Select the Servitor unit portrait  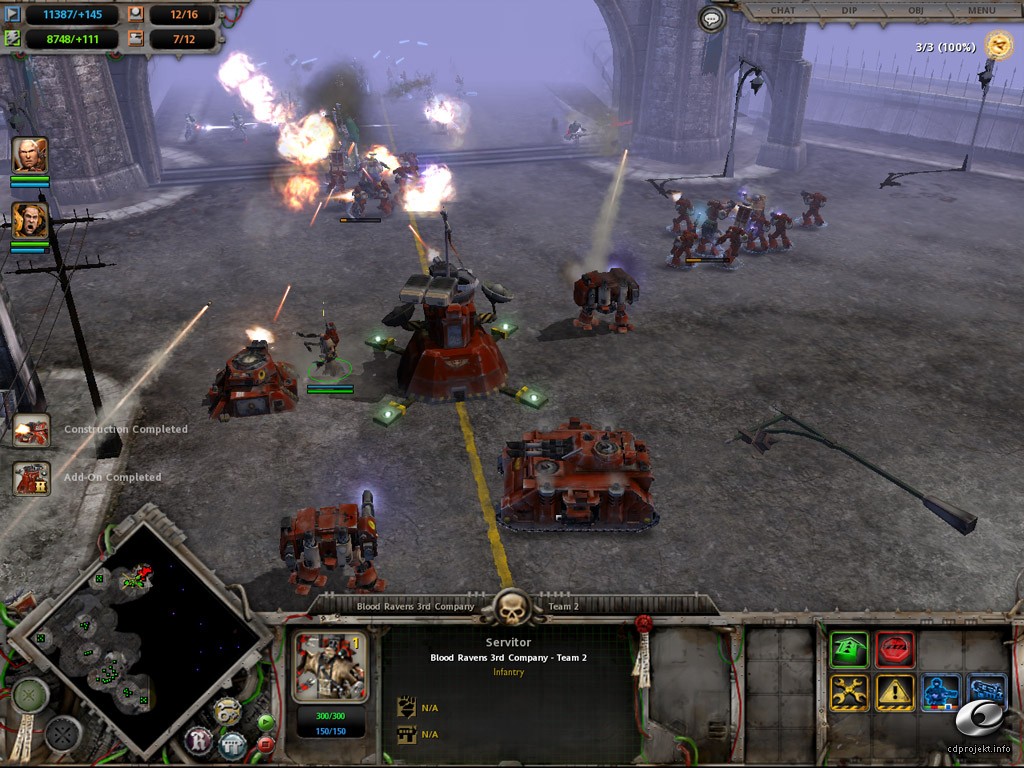[330, 666]
